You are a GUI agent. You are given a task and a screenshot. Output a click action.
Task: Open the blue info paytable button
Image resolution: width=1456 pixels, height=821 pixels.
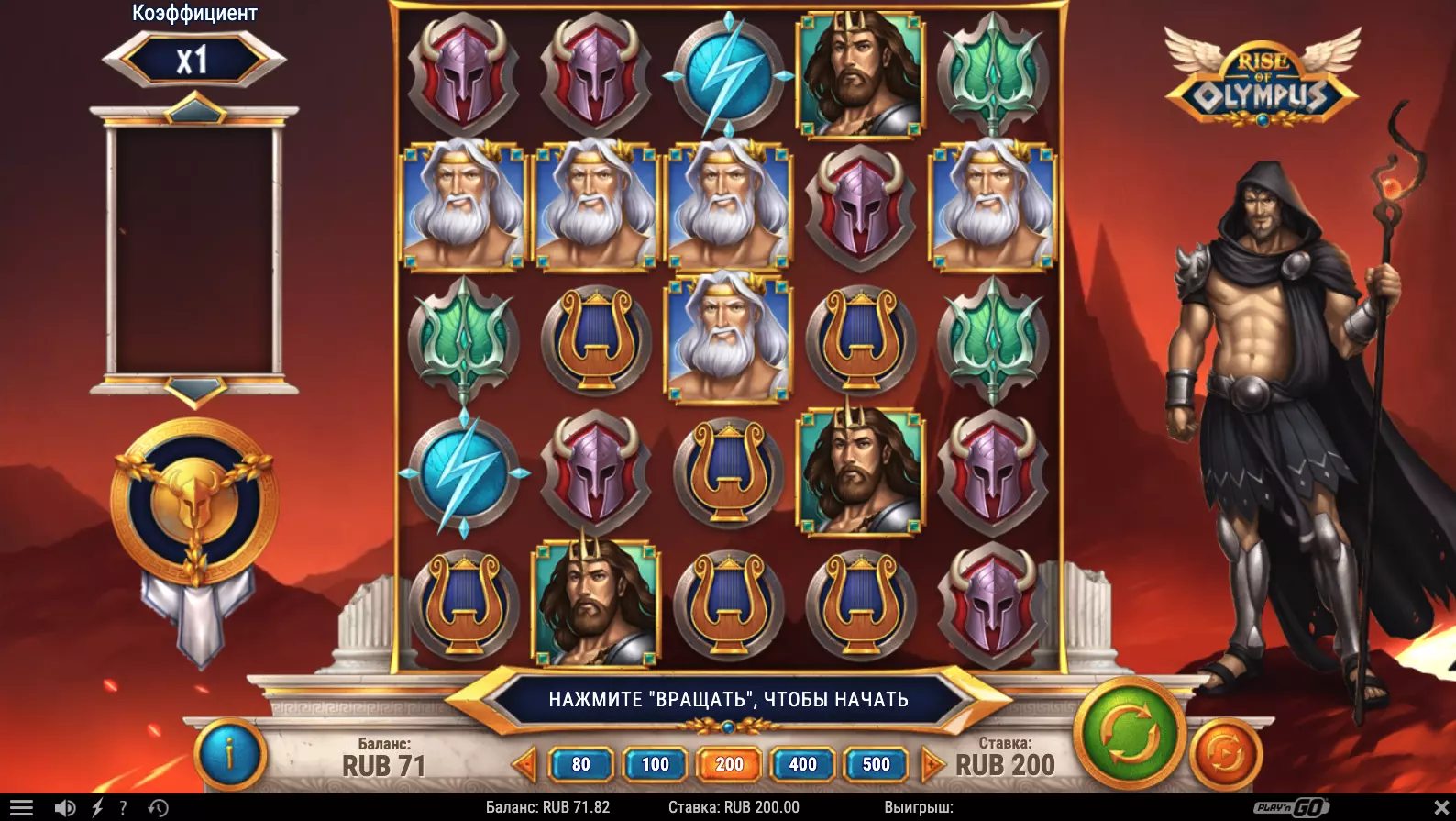click(229, 754)
